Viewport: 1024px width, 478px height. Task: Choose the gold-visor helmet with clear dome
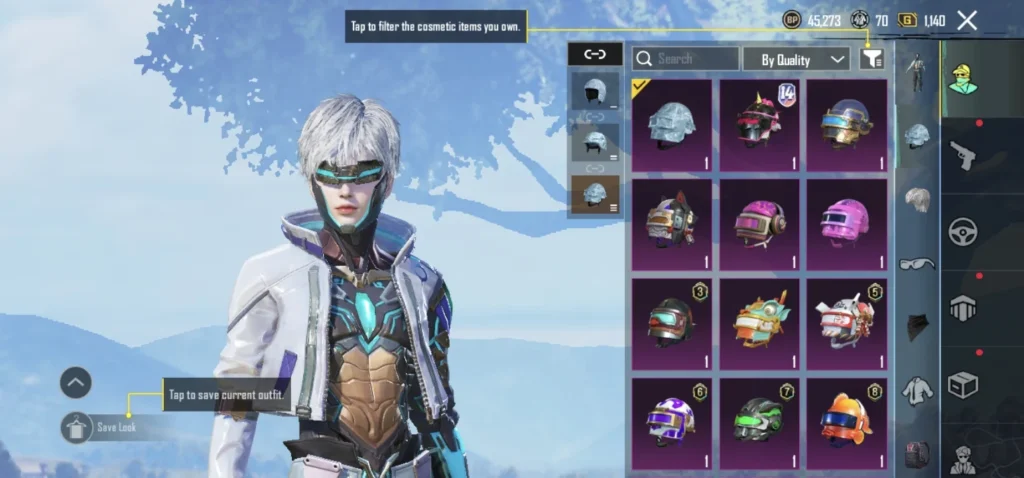pos(846,125)
